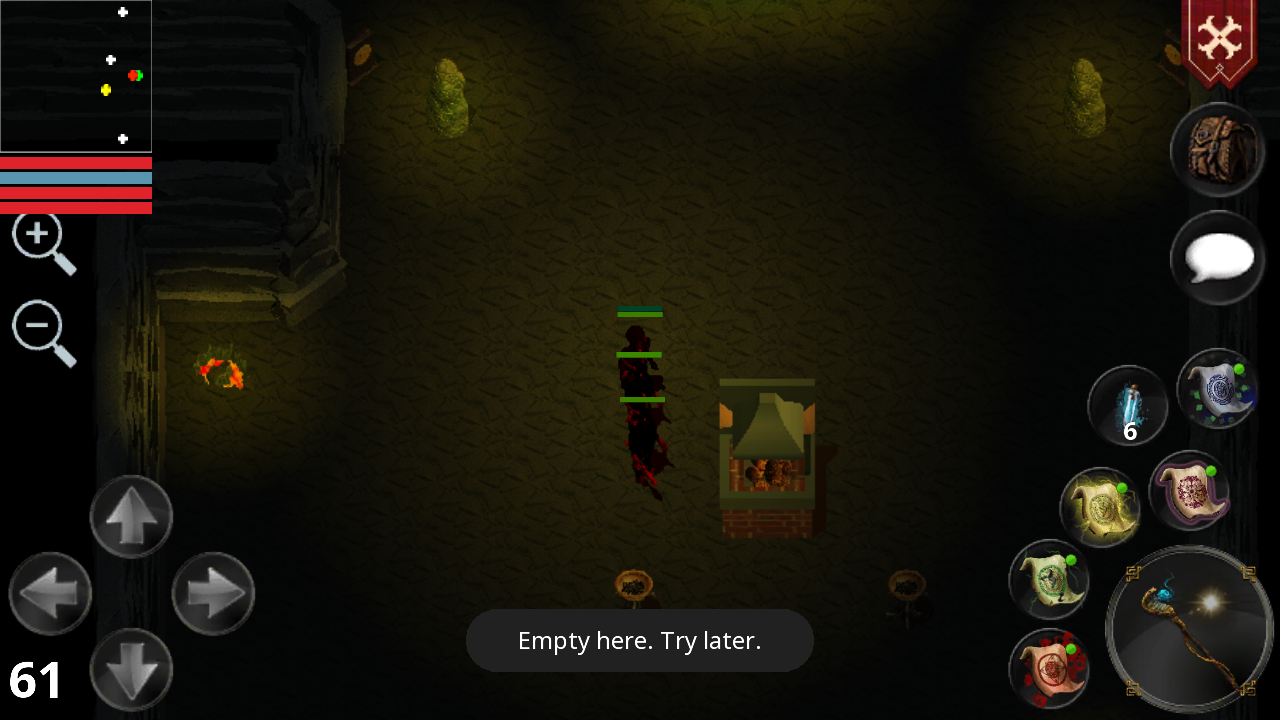Tap the minimap panel
The image size is (1280, 720).
coord(75,75)
